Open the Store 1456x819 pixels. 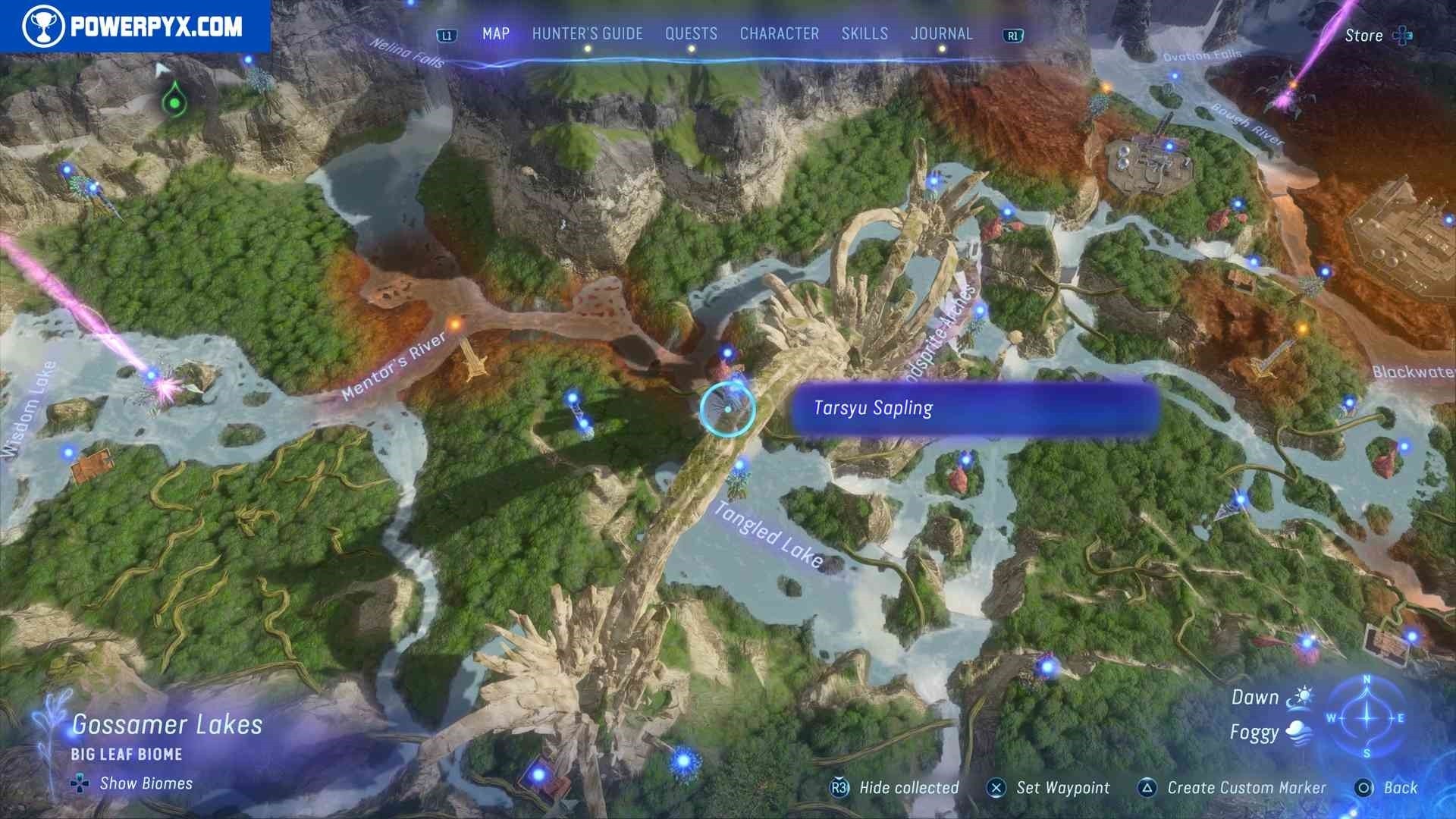1376,36
